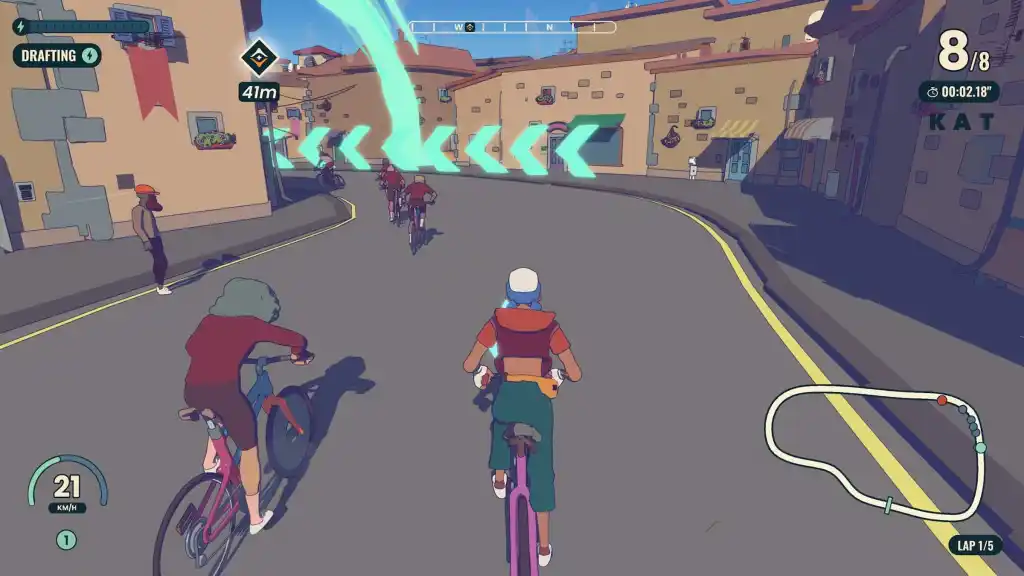This screenshot has height=576, width=1024.
Task: Click the oval track minimap
Action: [875, 452]
